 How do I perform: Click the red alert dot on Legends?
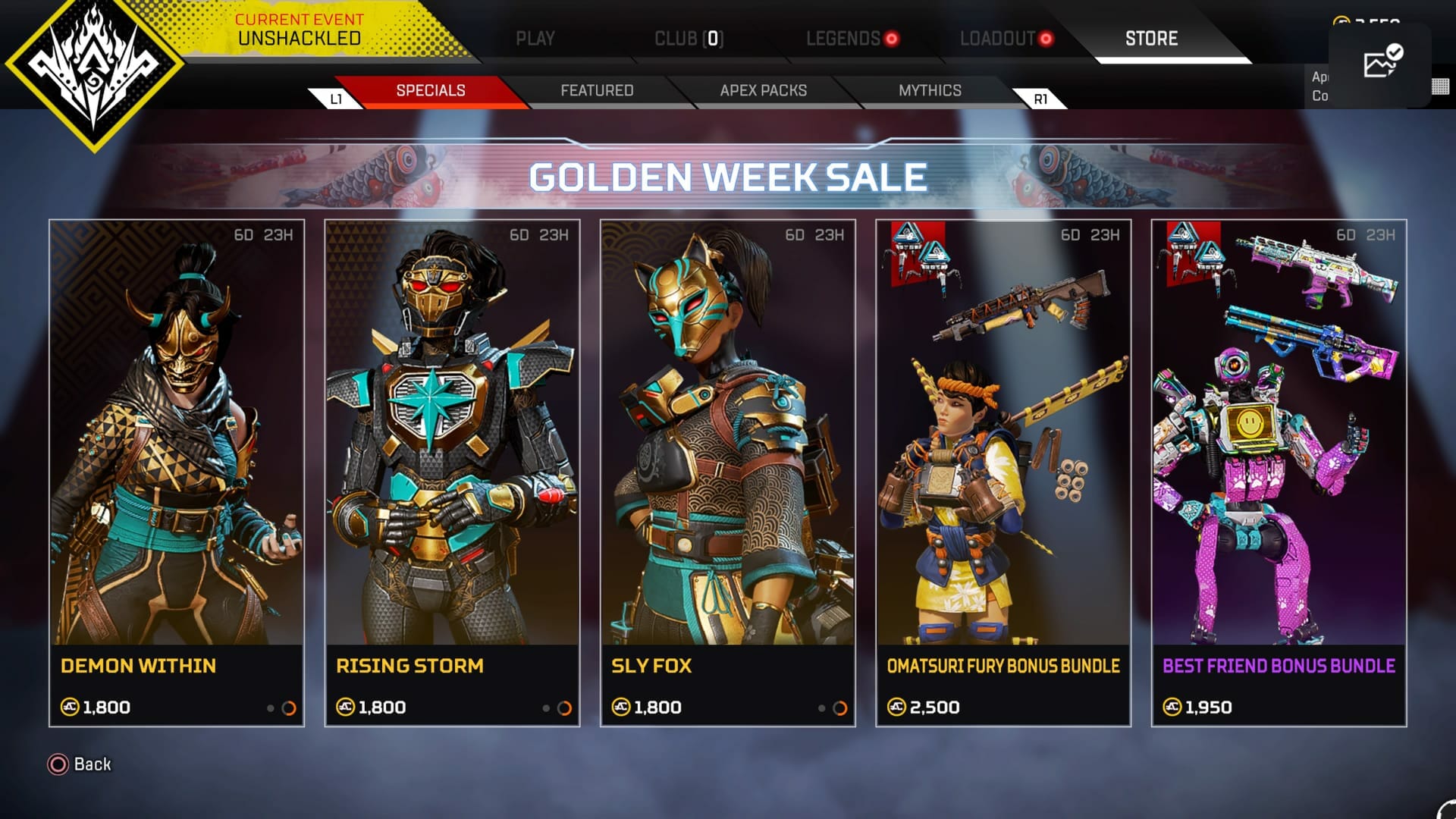pyautogui.click(x=893, y=39)
